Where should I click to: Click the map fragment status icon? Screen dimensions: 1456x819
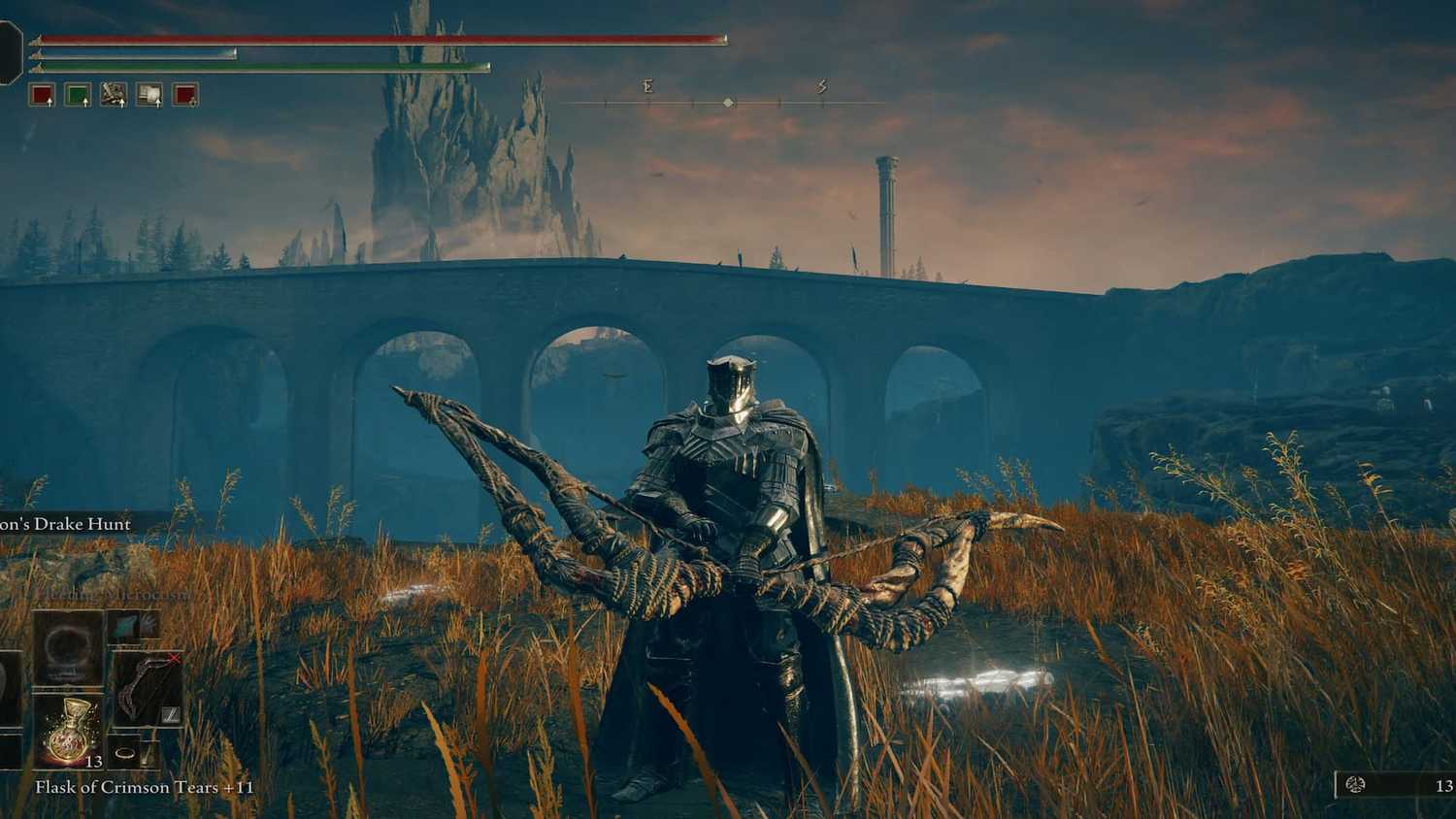point(114,92)
